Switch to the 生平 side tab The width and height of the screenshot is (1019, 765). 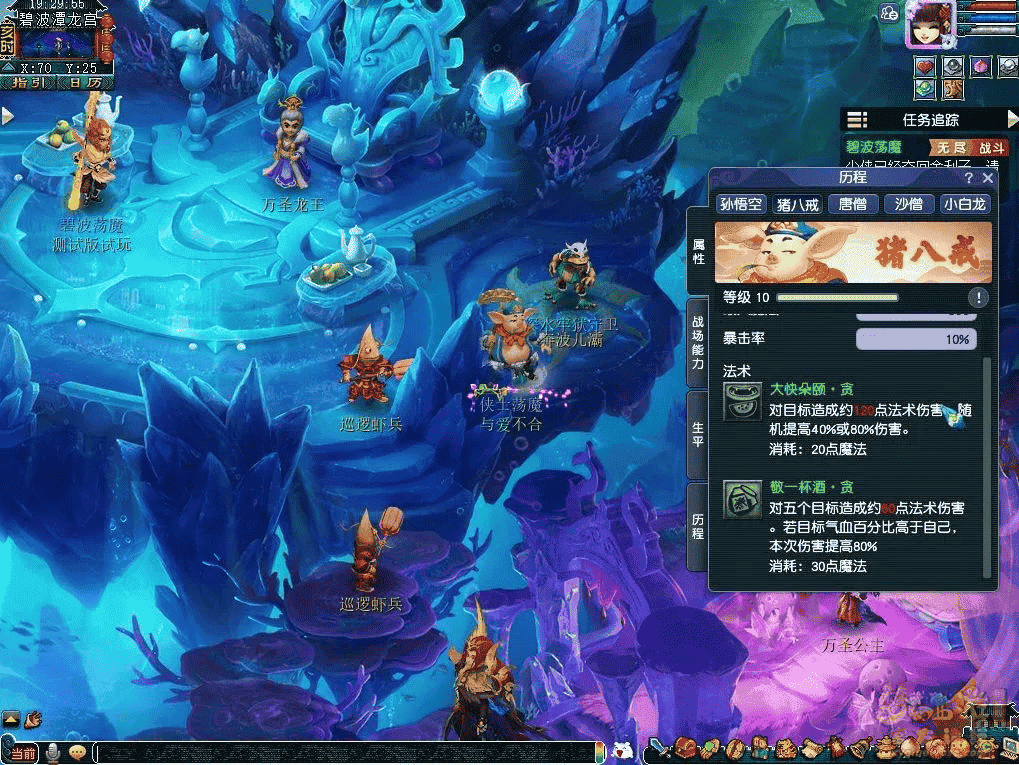(698, 433)
